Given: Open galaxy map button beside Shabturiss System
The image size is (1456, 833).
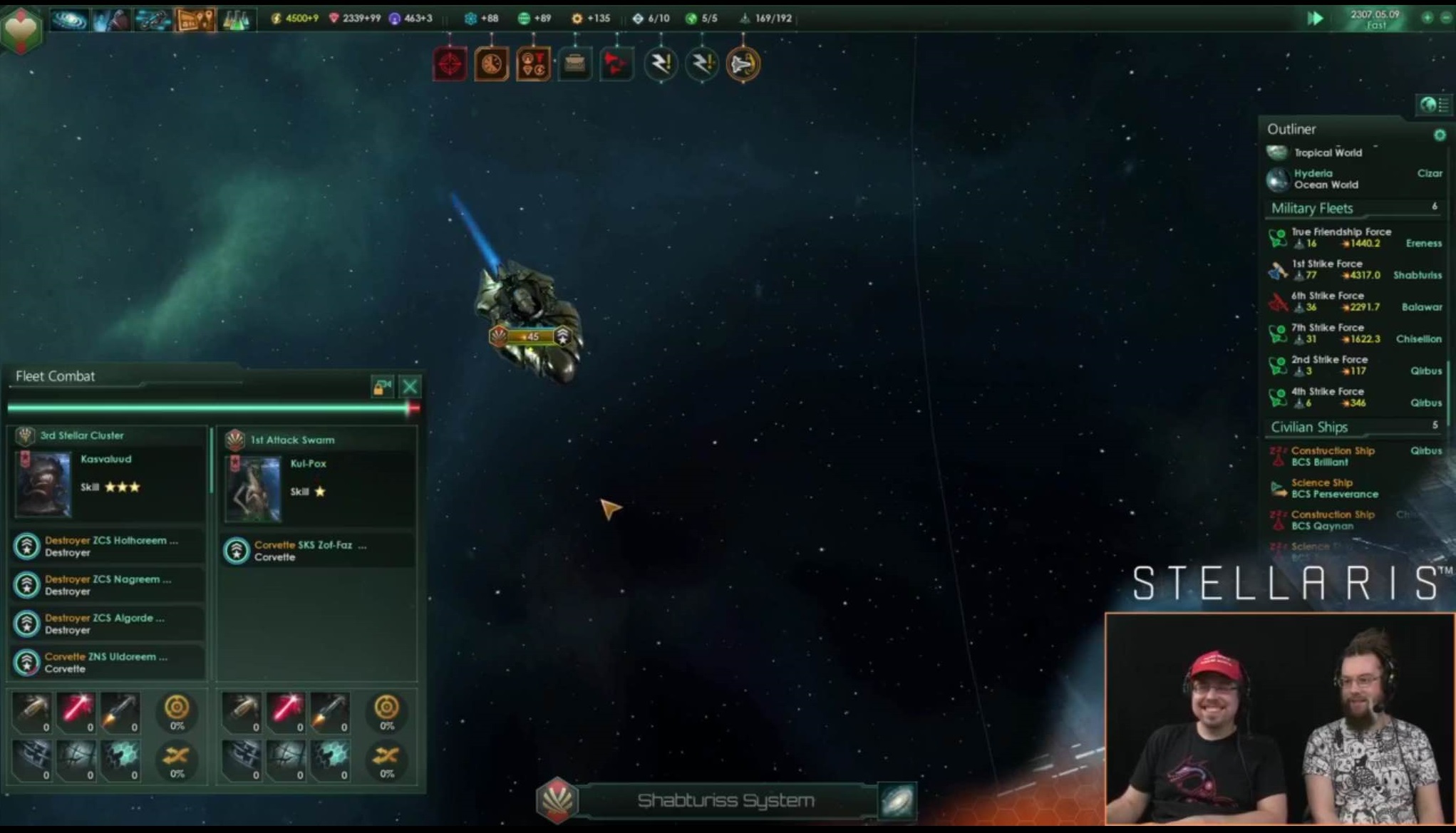Looking at the screenshot, I should [897, 801].
